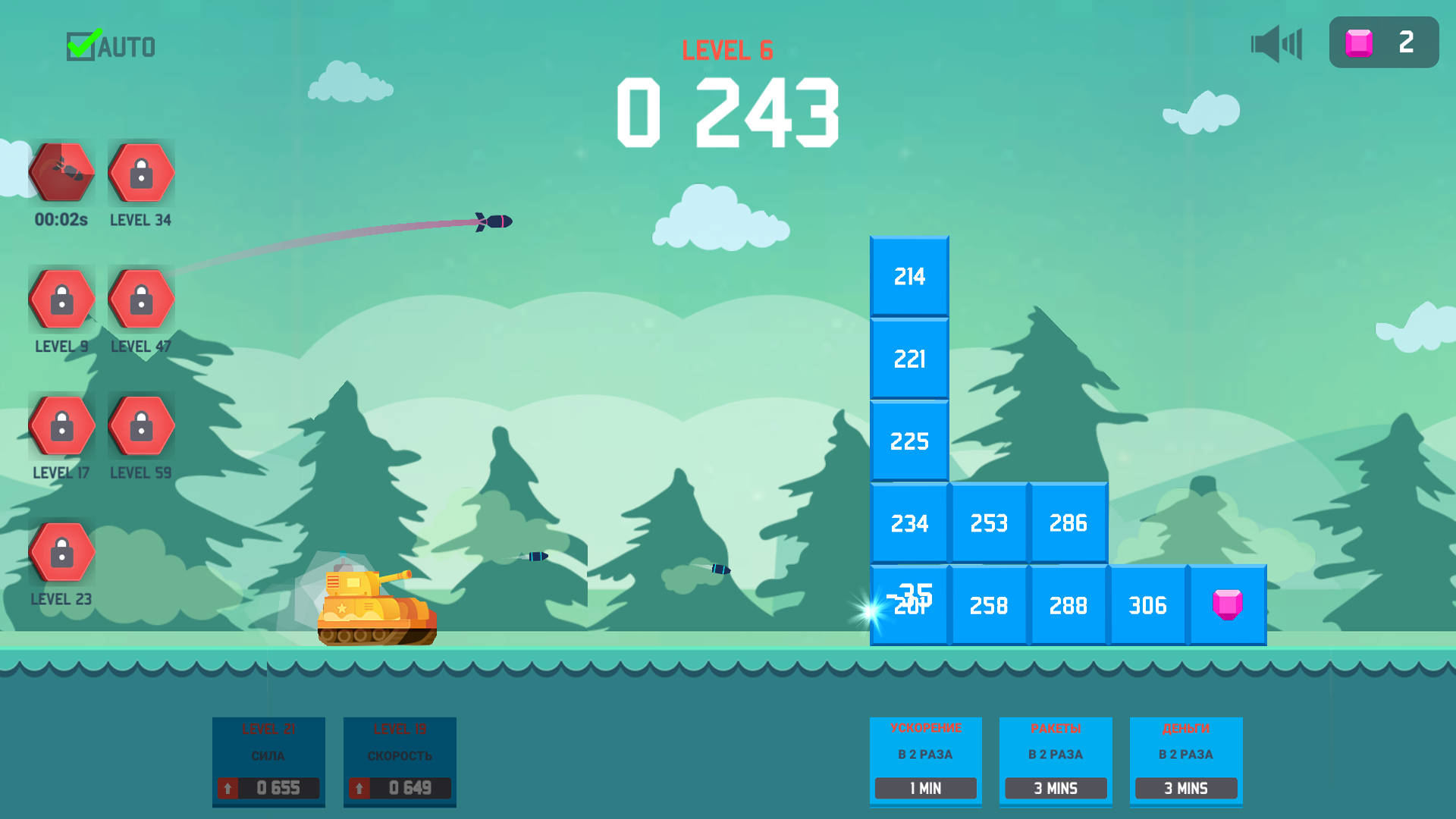
Task: Mute the game sound
Action: click(x=1276, y=43)
